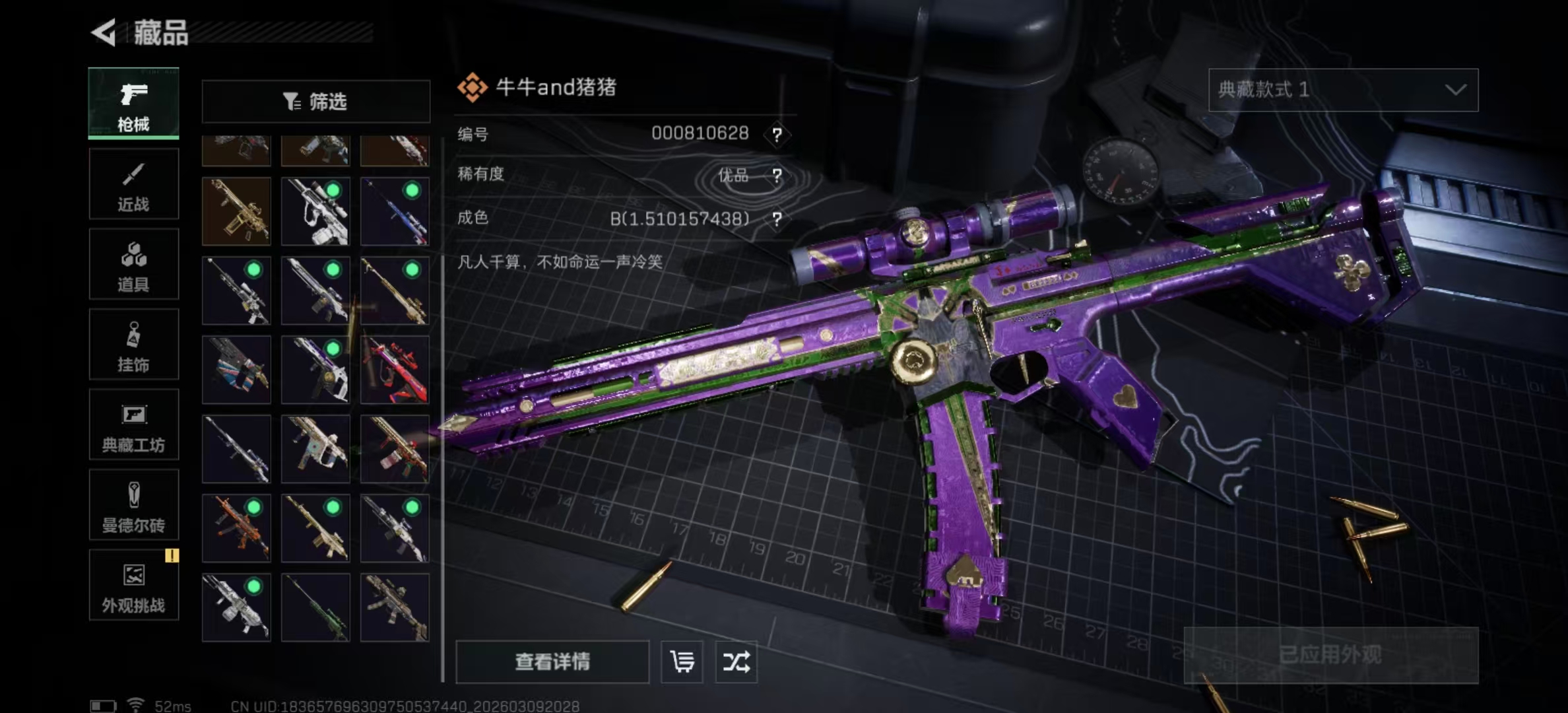The width and height of the screenshot is (1568, 713).
Task: Show help for 成色 condition grade
Action: coord(777,219)
